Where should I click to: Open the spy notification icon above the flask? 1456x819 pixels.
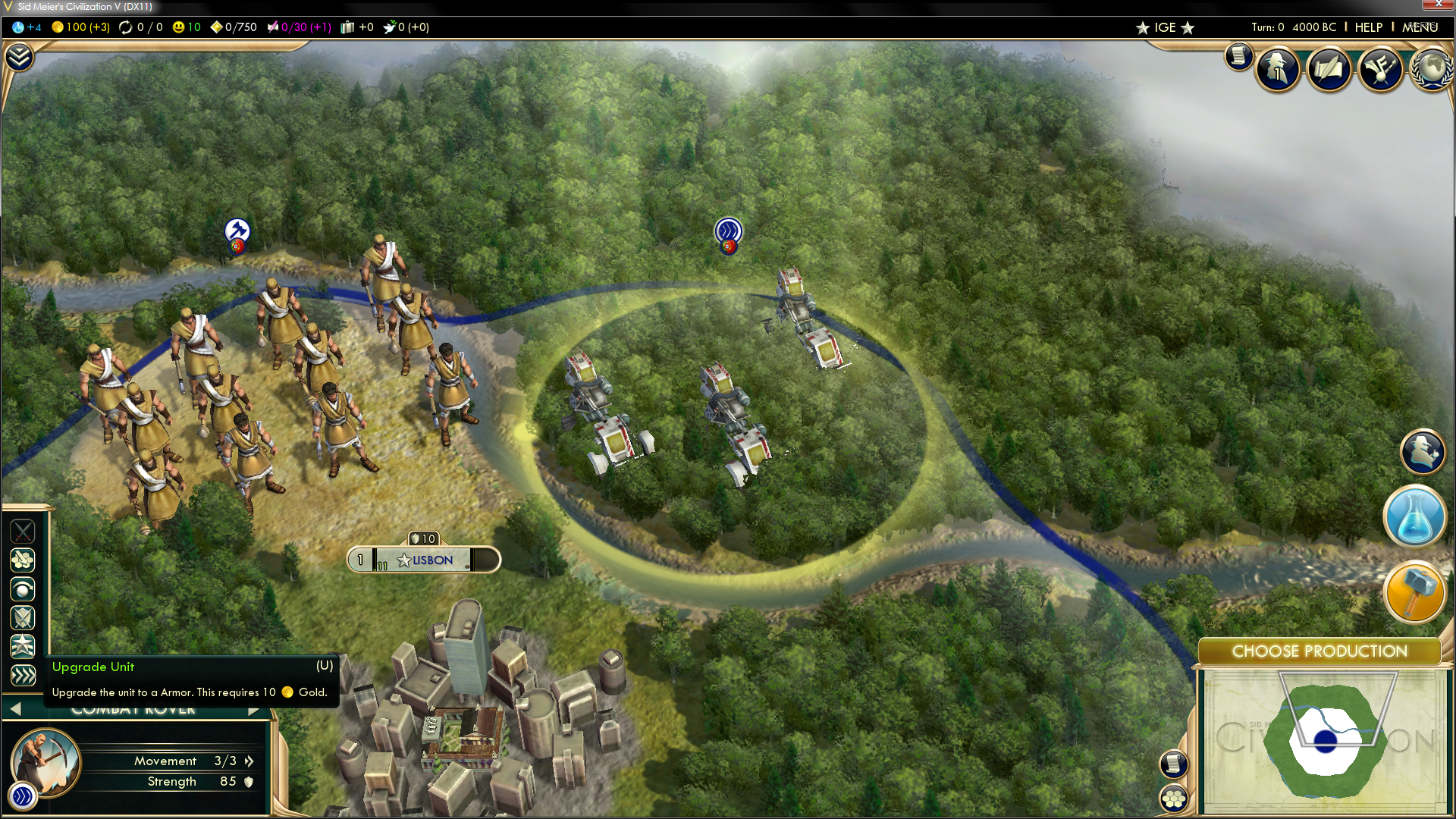point(1422,452)
